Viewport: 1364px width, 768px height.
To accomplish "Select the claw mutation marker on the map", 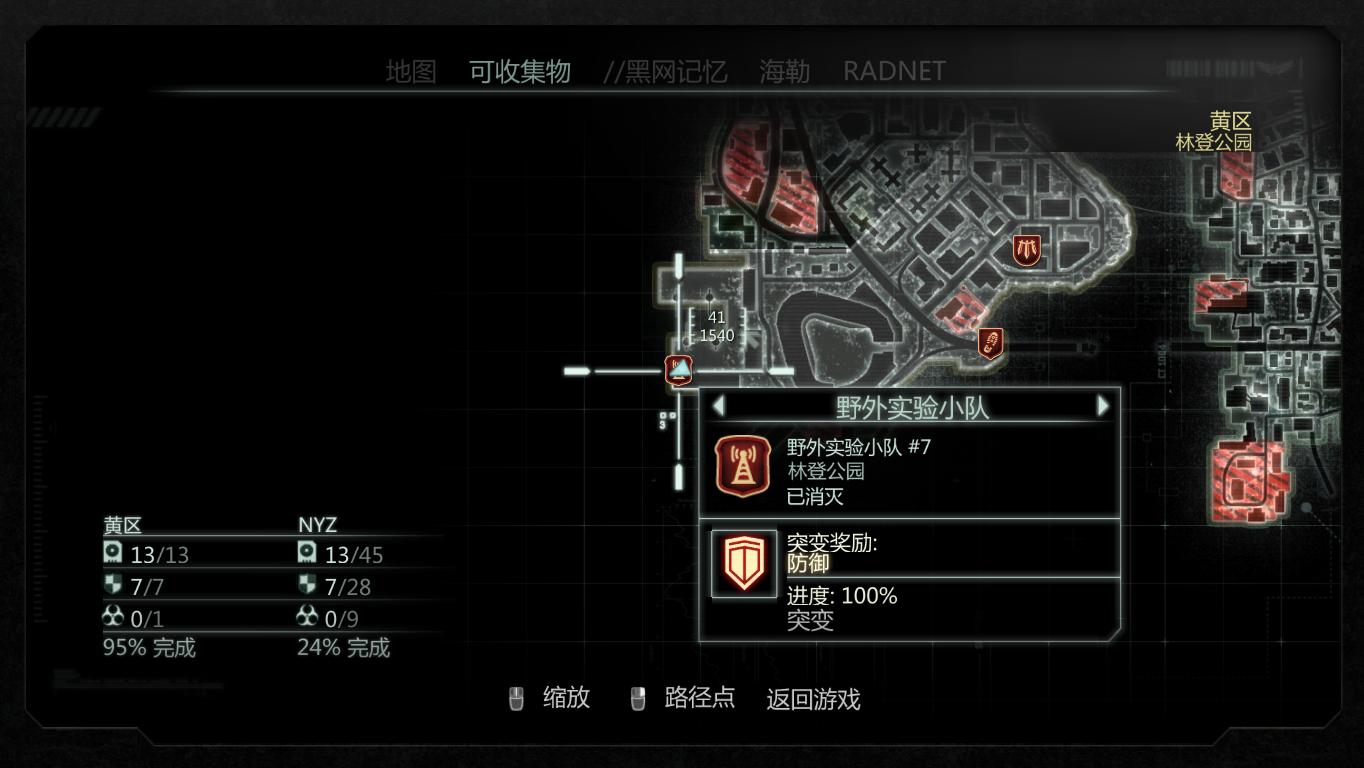I will [1027, 248].
